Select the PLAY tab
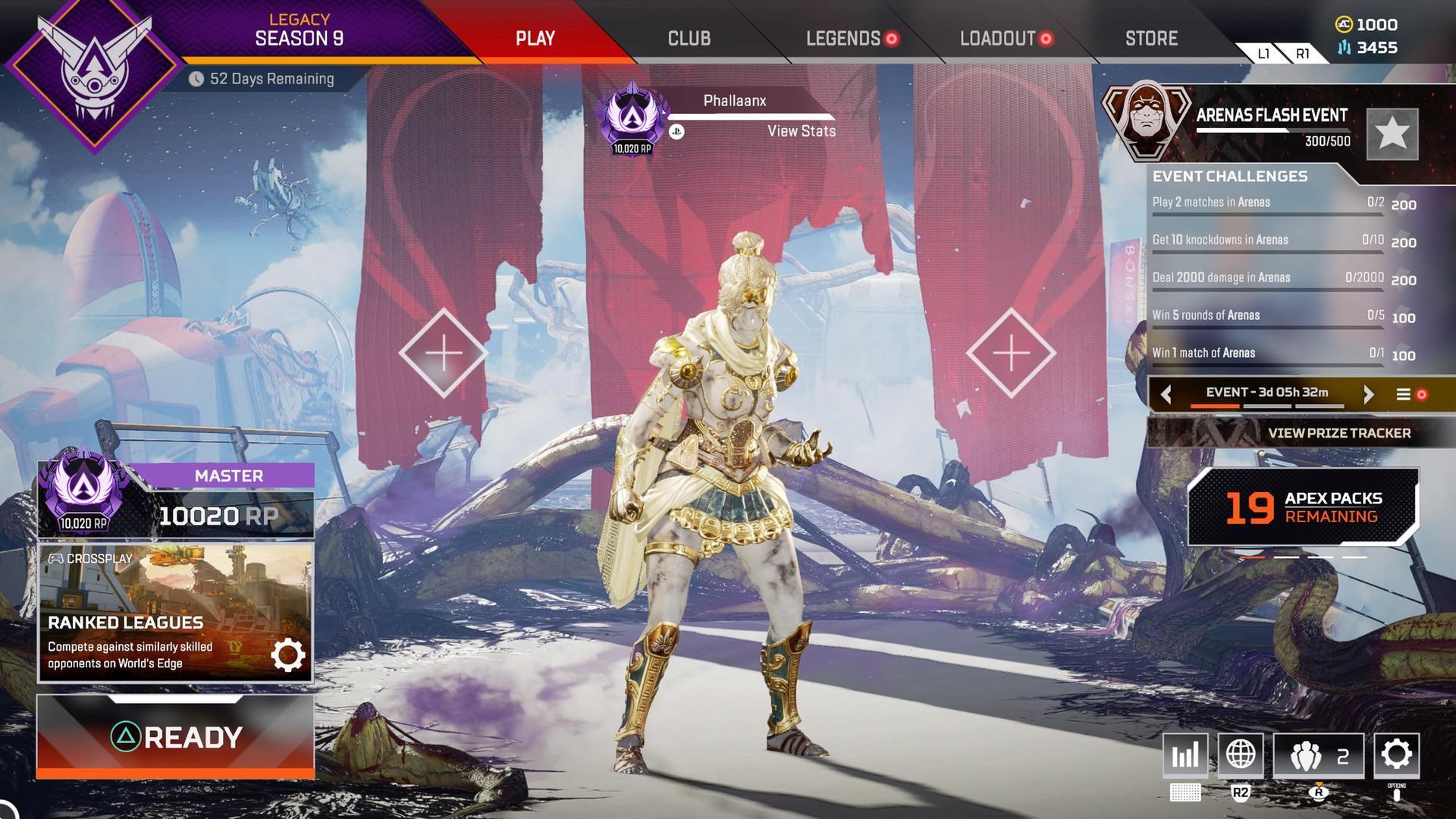Viewport: 1456px width, 819px height. (535, 38)
